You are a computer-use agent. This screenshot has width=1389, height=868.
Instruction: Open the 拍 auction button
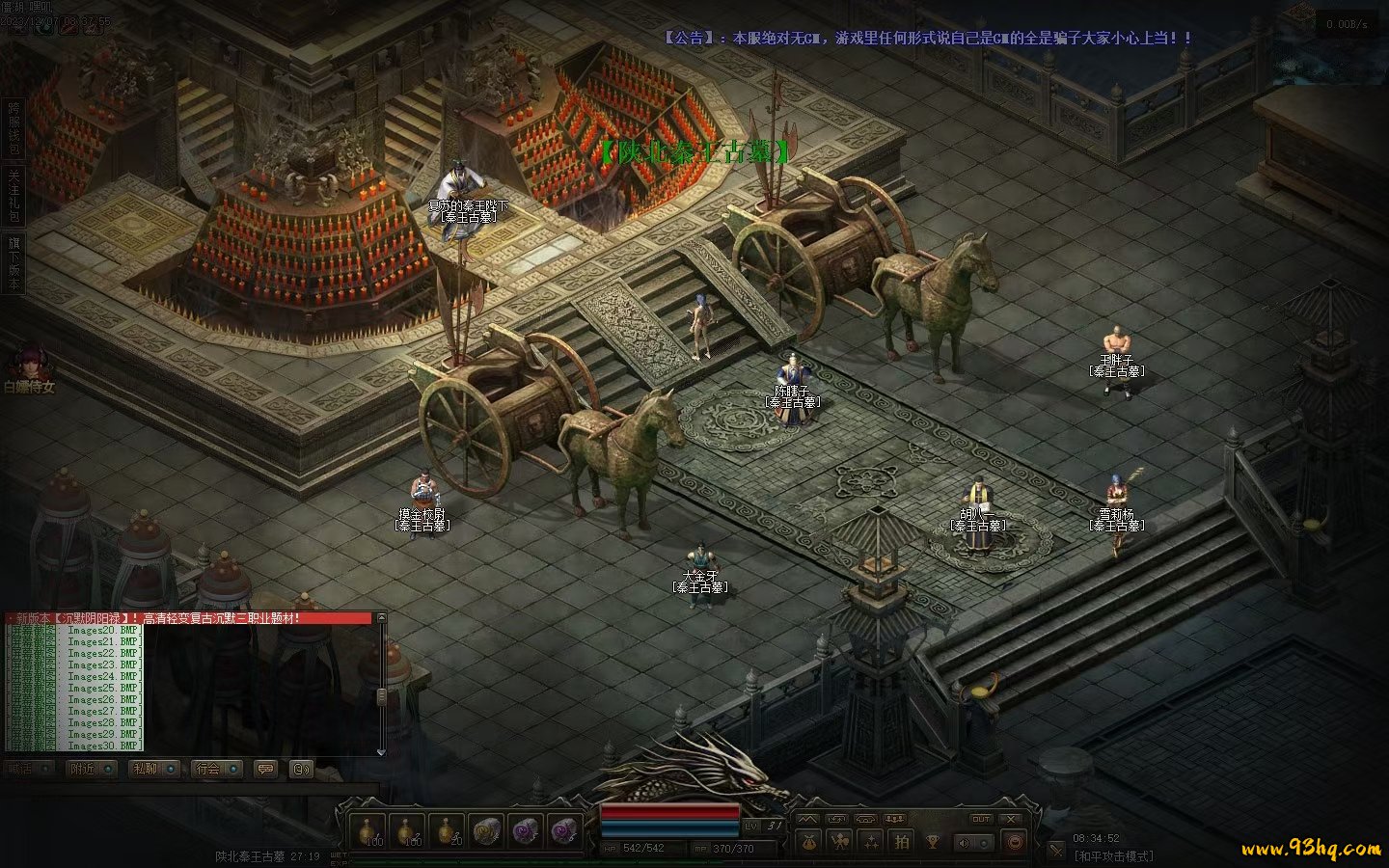(x=902, y=842)
